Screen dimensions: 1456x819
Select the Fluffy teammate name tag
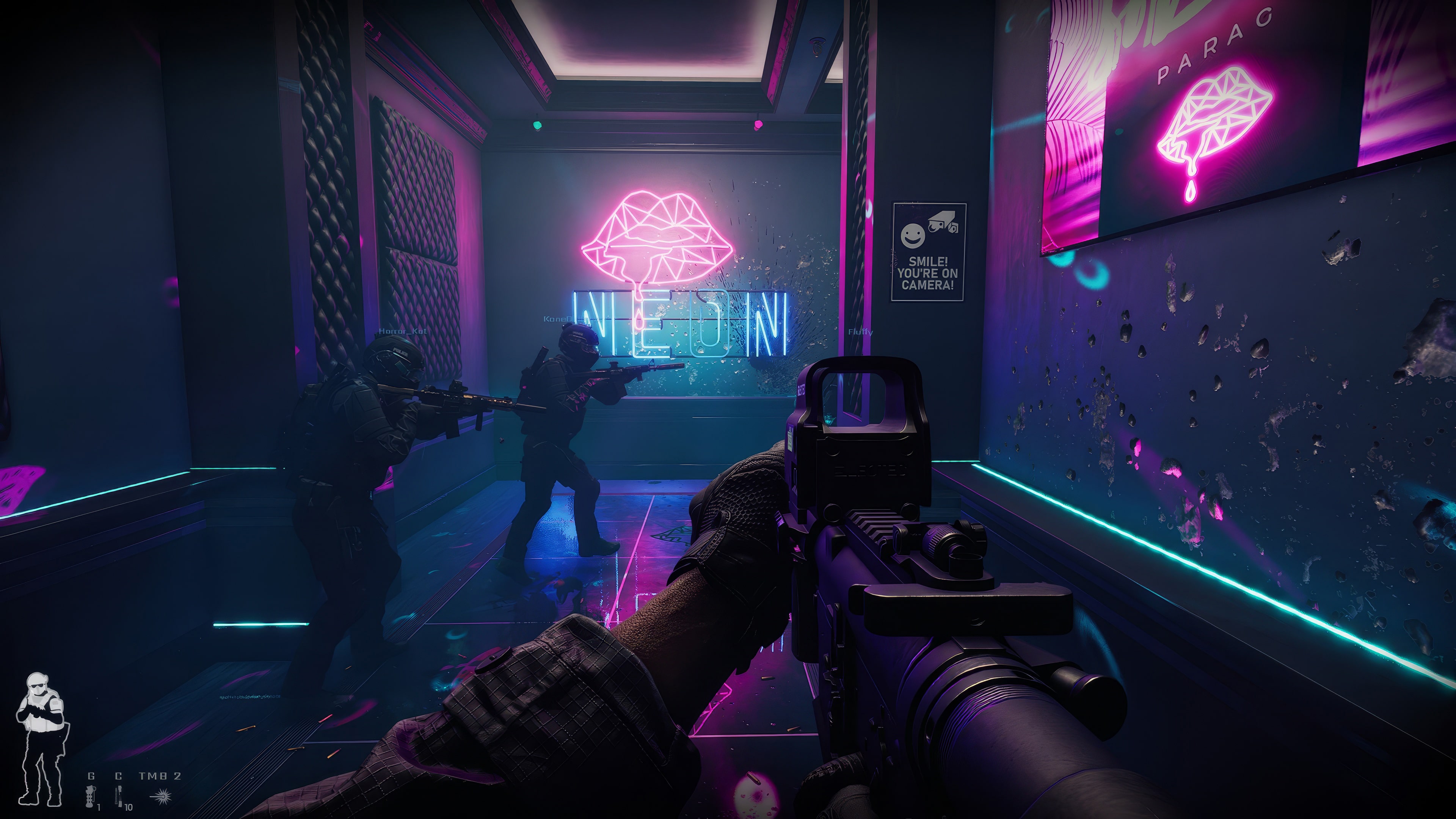860,332
